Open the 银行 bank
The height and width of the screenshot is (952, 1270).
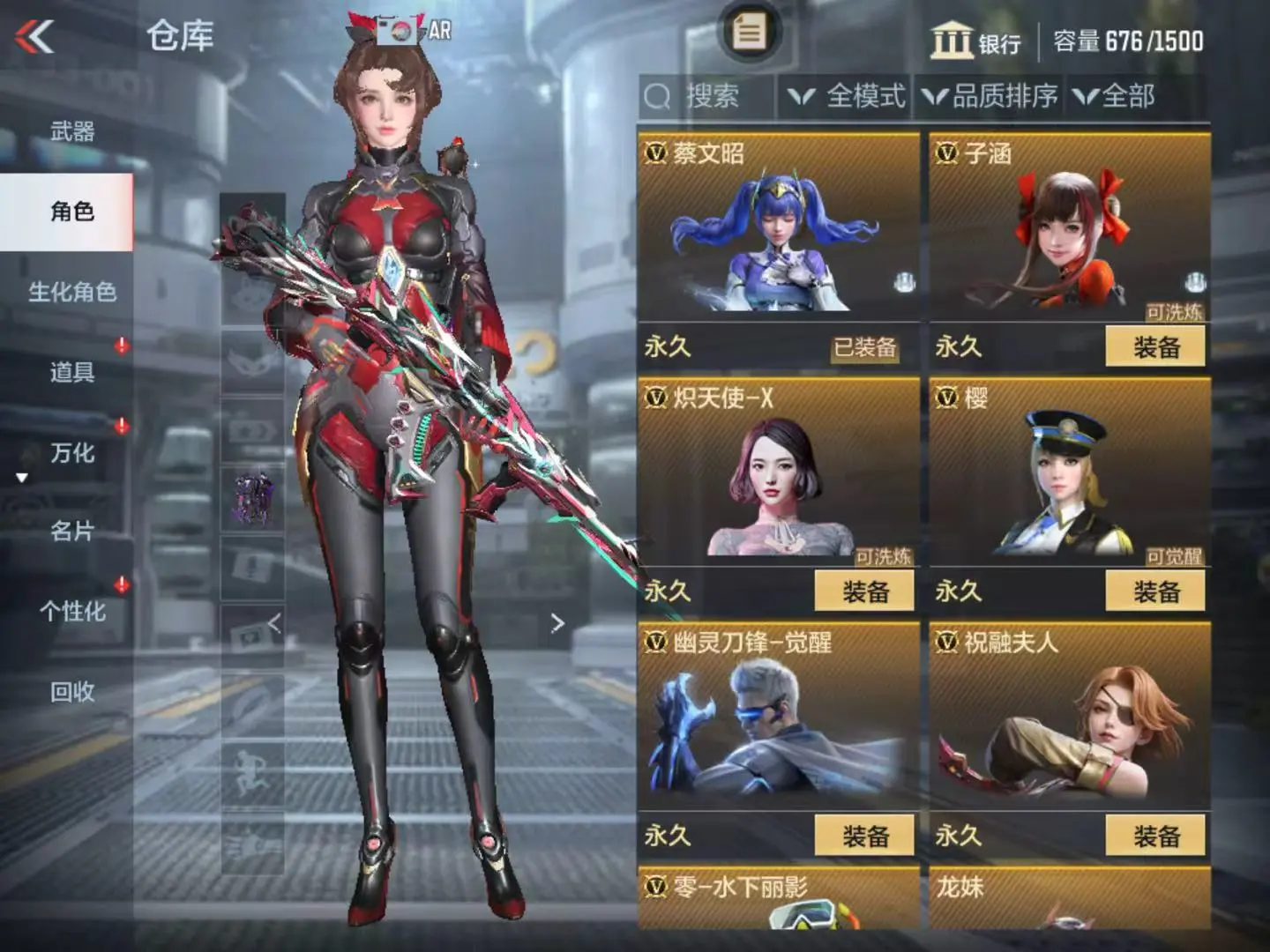coord(975,41)
